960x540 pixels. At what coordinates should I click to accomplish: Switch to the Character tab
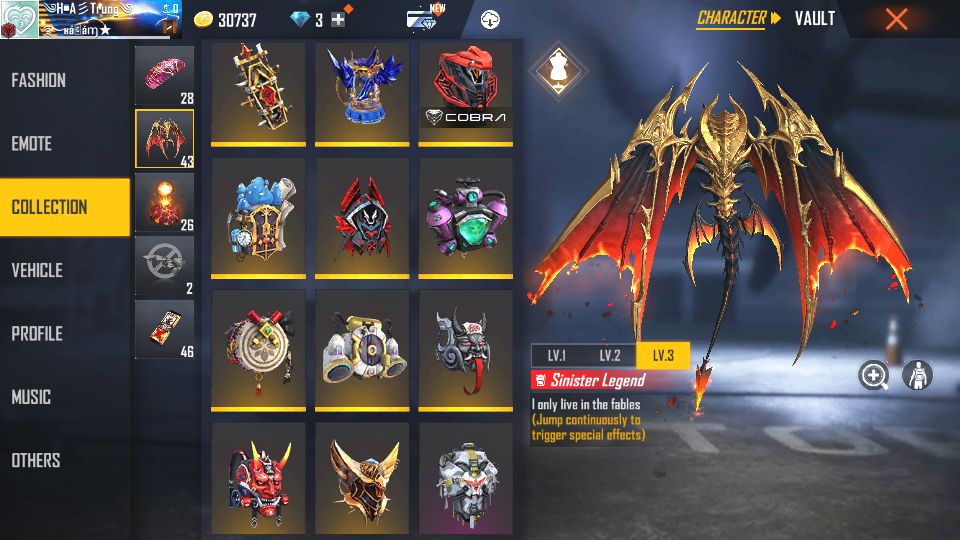(x=731, y=18)
